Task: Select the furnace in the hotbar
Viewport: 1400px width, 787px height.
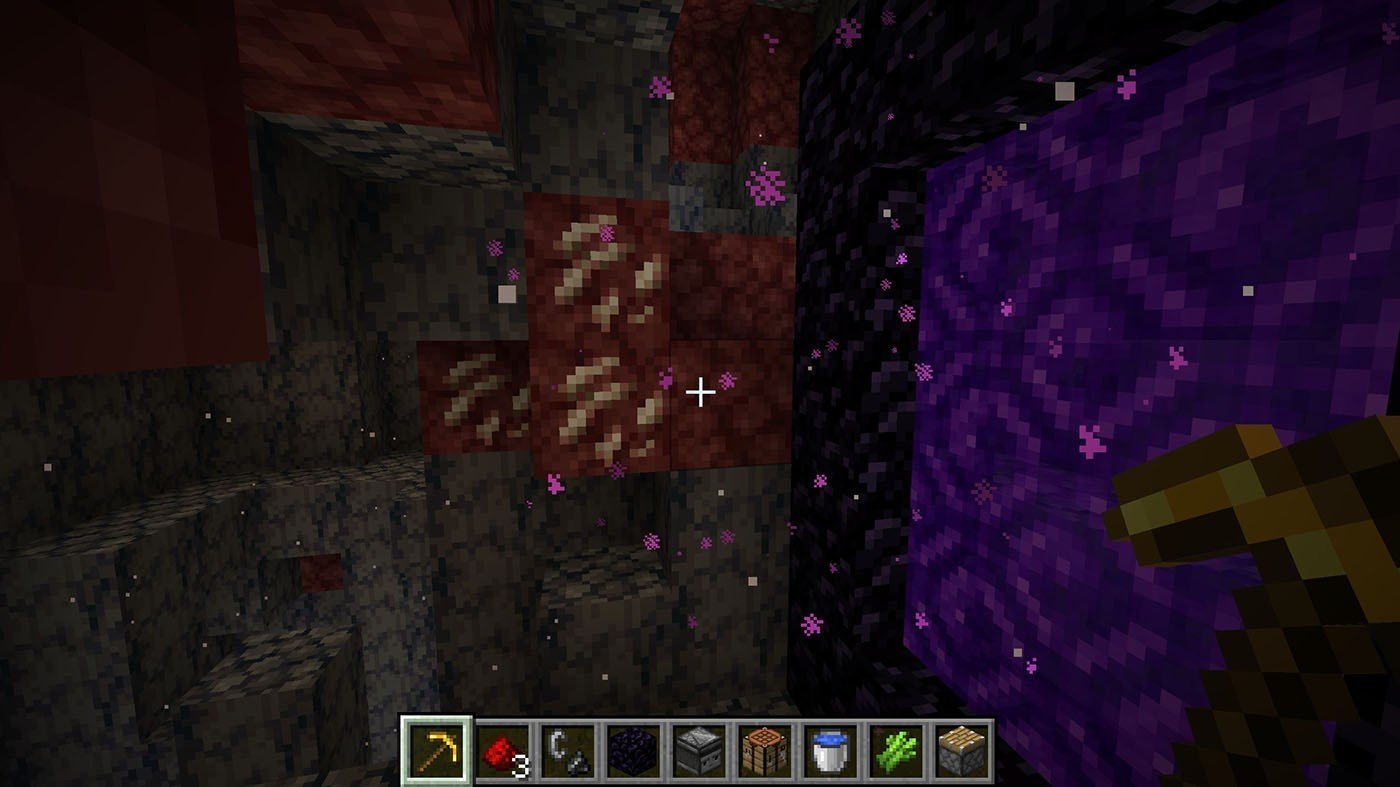Action: point(698,750)
